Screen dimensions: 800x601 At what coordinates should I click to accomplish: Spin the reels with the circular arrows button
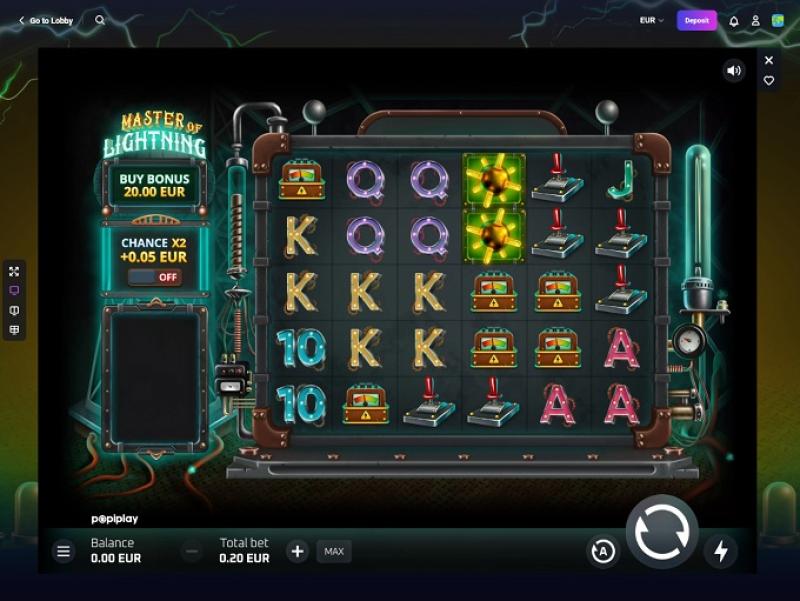[661, 532]
